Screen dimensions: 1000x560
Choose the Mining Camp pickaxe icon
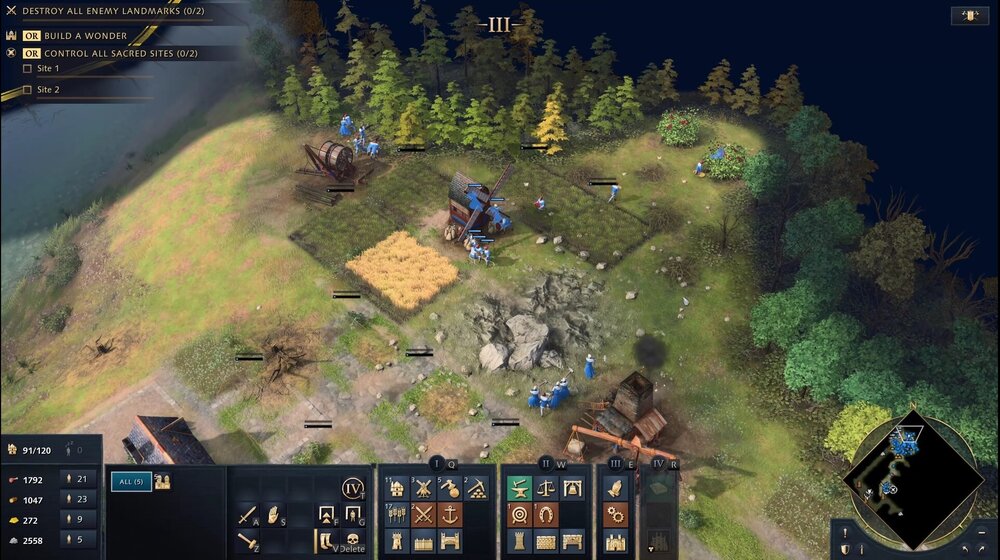(477, 488)
